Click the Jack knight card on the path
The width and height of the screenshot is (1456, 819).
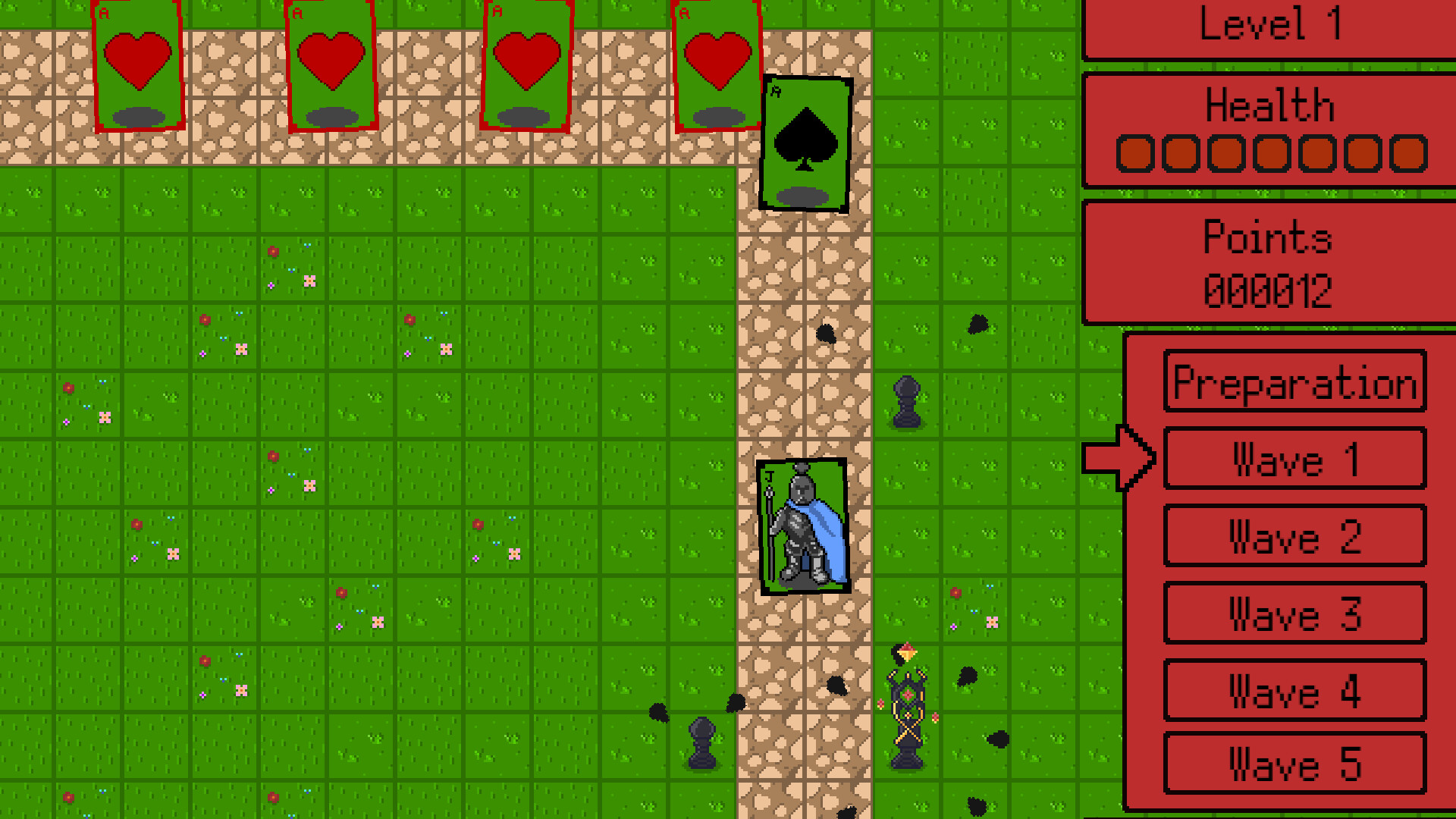coord(804,523)
